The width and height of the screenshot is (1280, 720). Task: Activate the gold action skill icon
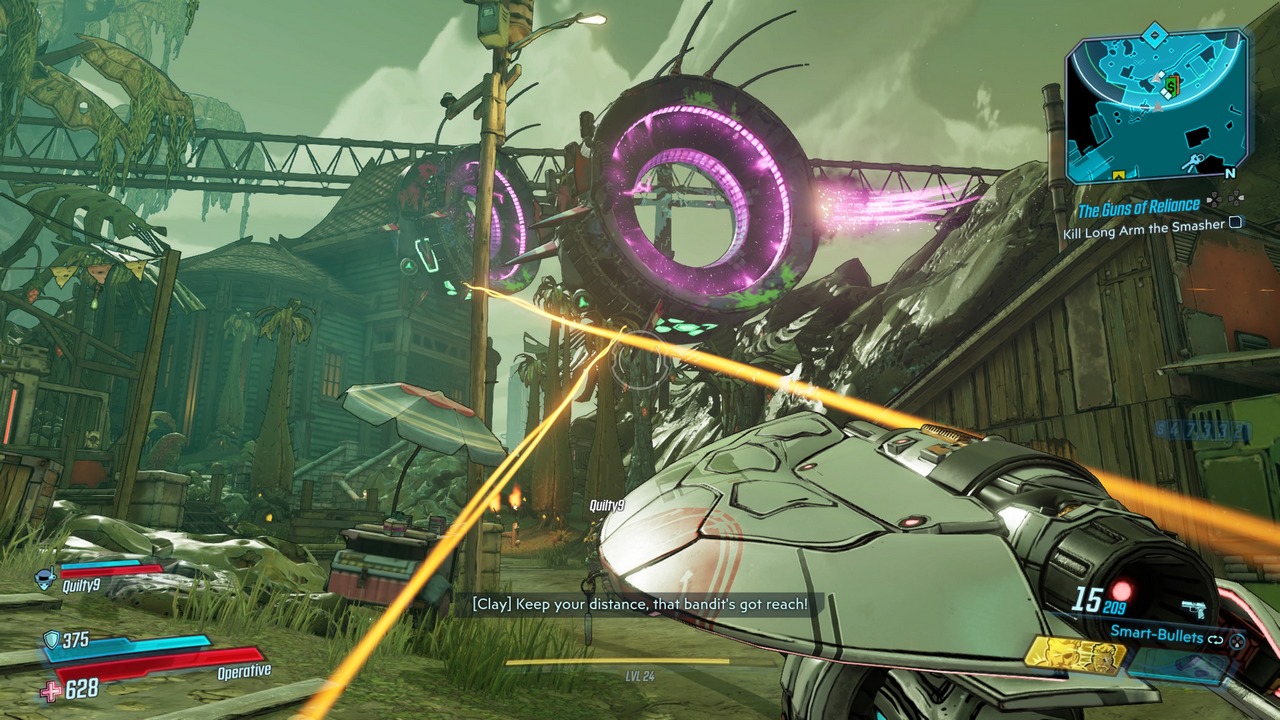[x=1073, y=655]
